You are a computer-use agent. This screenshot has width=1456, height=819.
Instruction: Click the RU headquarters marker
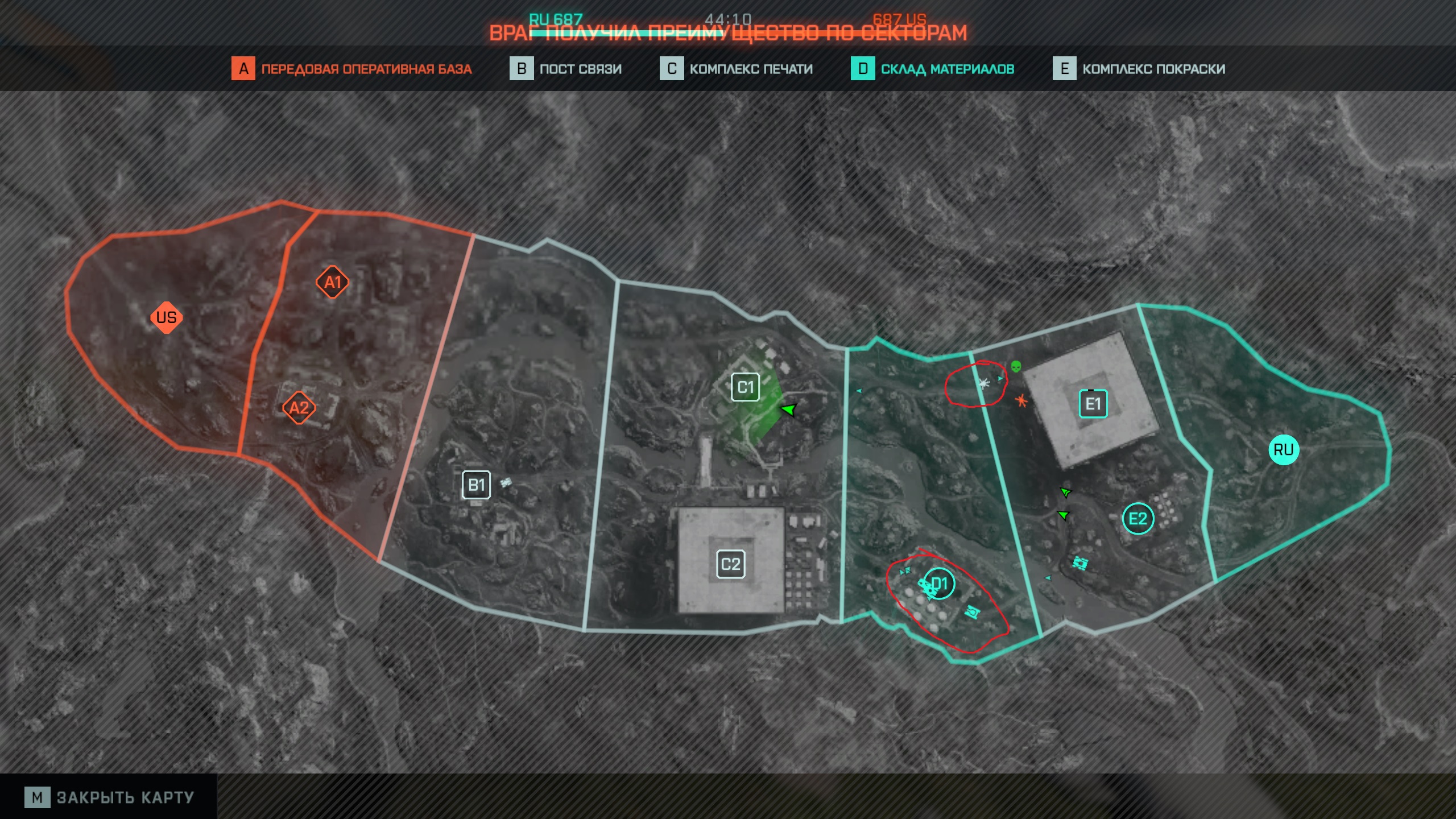1283,450
